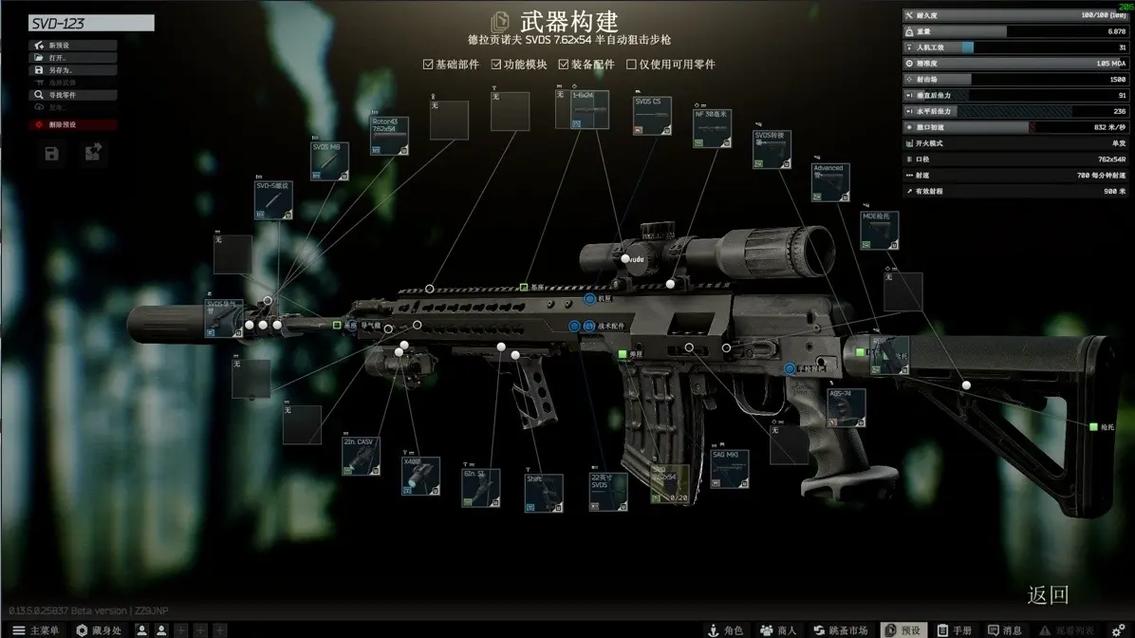This screenshot has width=1135, height=638.
Task: Open the 跳蚤市场 flea market tab
Action: point(840,630)
